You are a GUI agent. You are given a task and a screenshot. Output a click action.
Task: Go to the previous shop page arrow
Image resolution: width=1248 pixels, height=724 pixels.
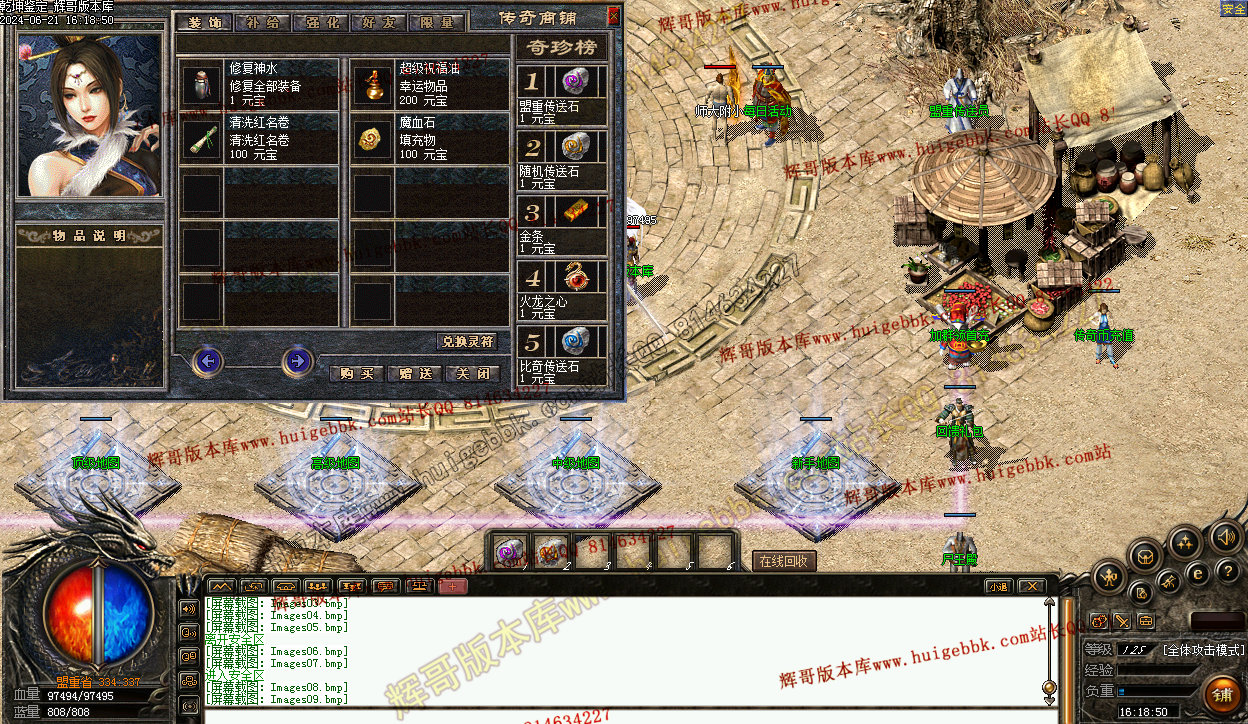point(207,360)
